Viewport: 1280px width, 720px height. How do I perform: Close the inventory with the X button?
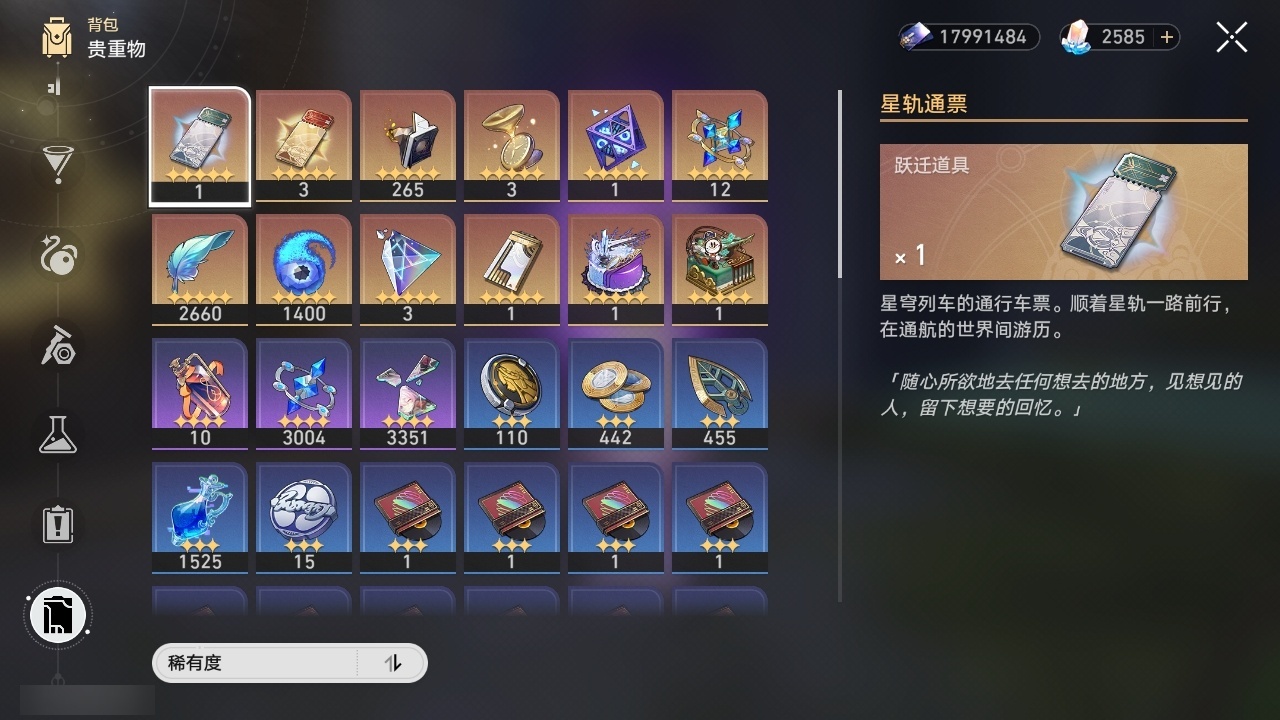pos(1231,37)
